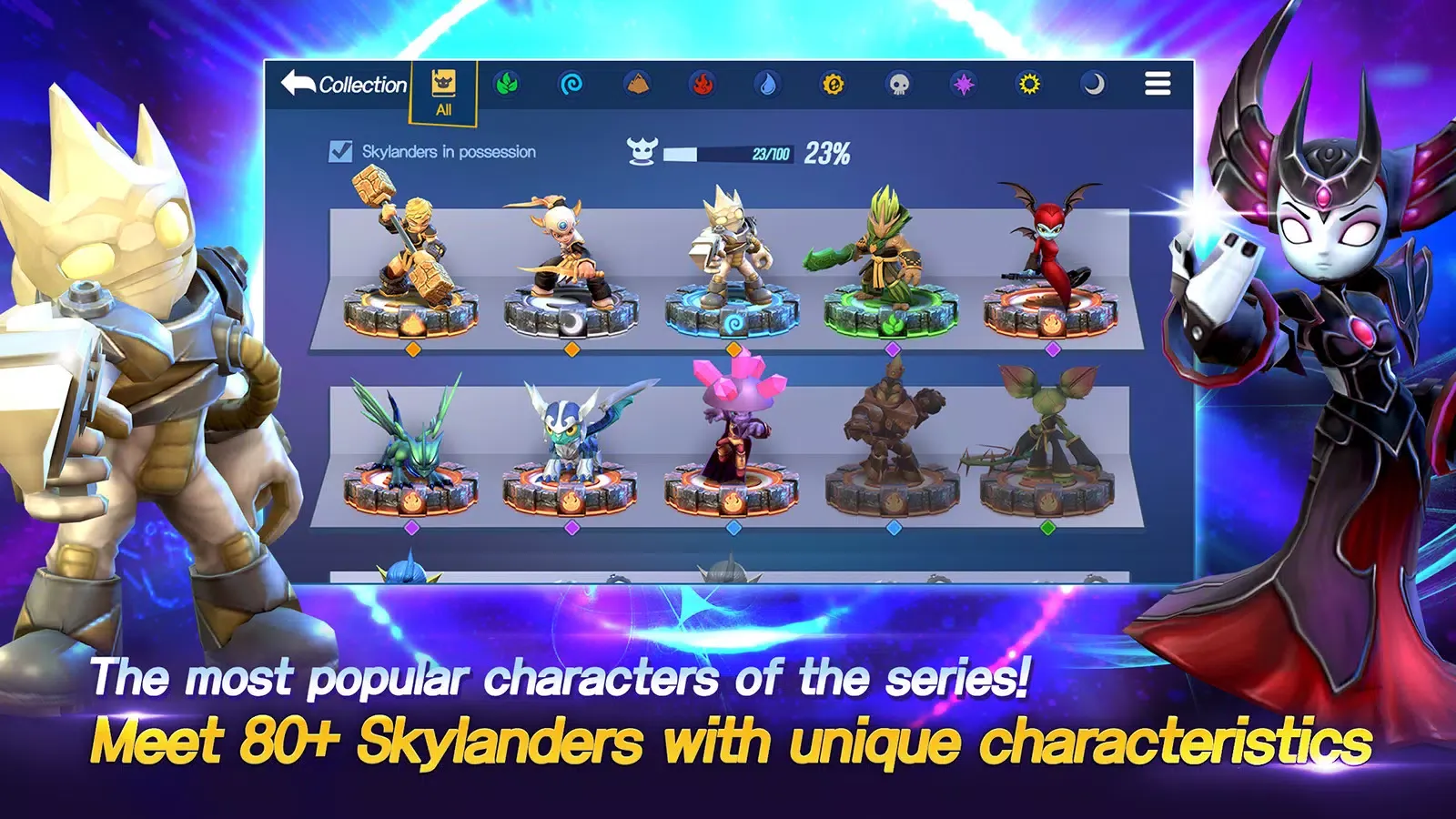Choose the Tech gear element tab

point(834,85)
